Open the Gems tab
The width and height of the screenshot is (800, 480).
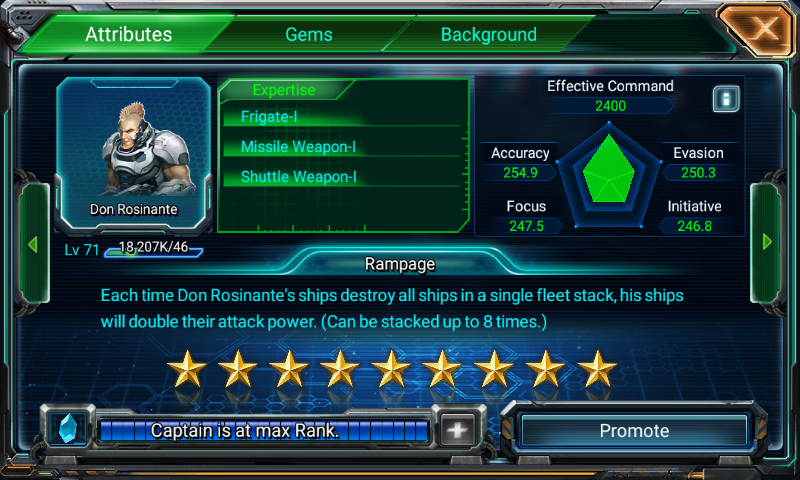tap(309, 34)
